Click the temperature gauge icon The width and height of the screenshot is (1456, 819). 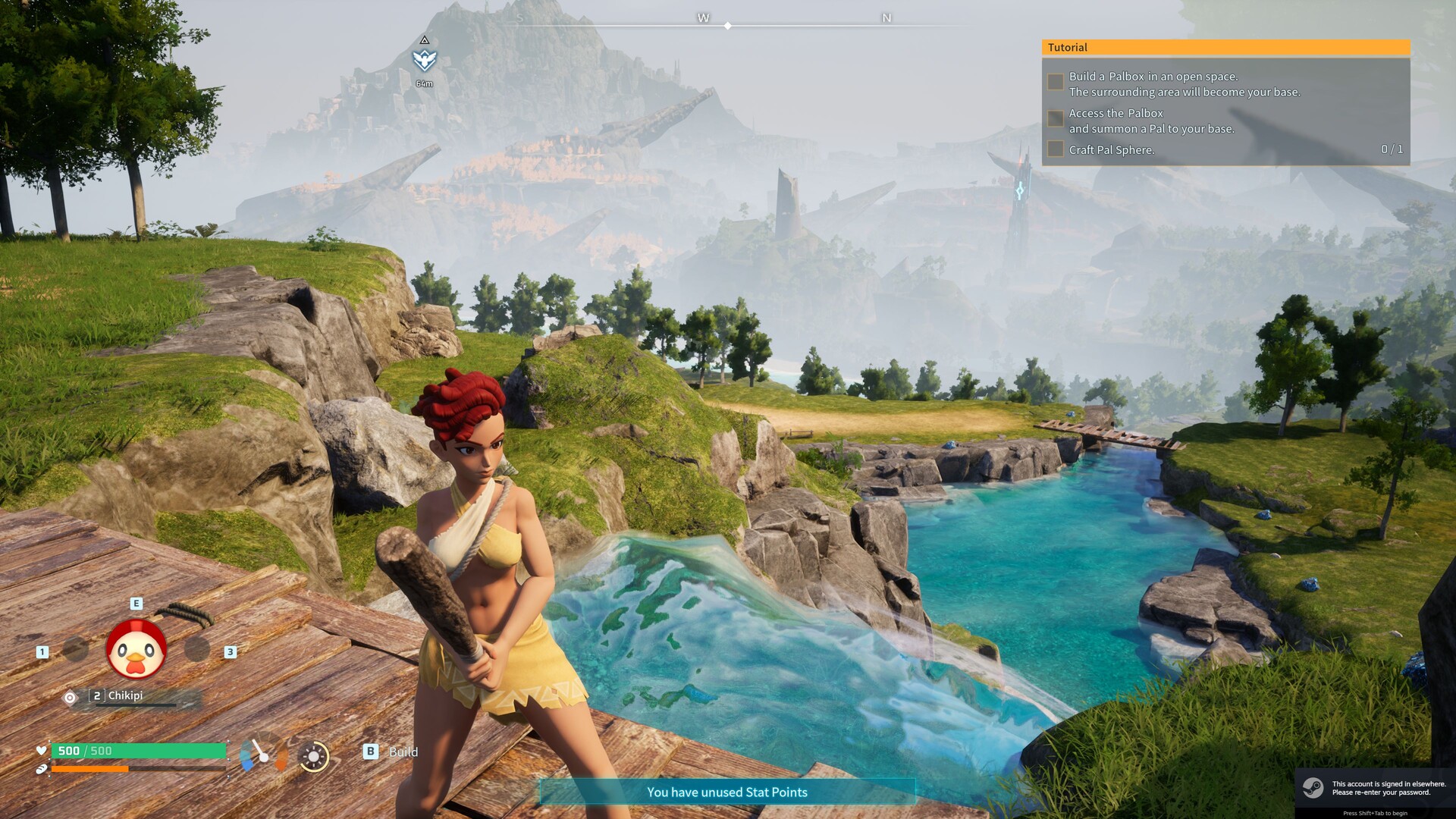click(x=262, y=753)
